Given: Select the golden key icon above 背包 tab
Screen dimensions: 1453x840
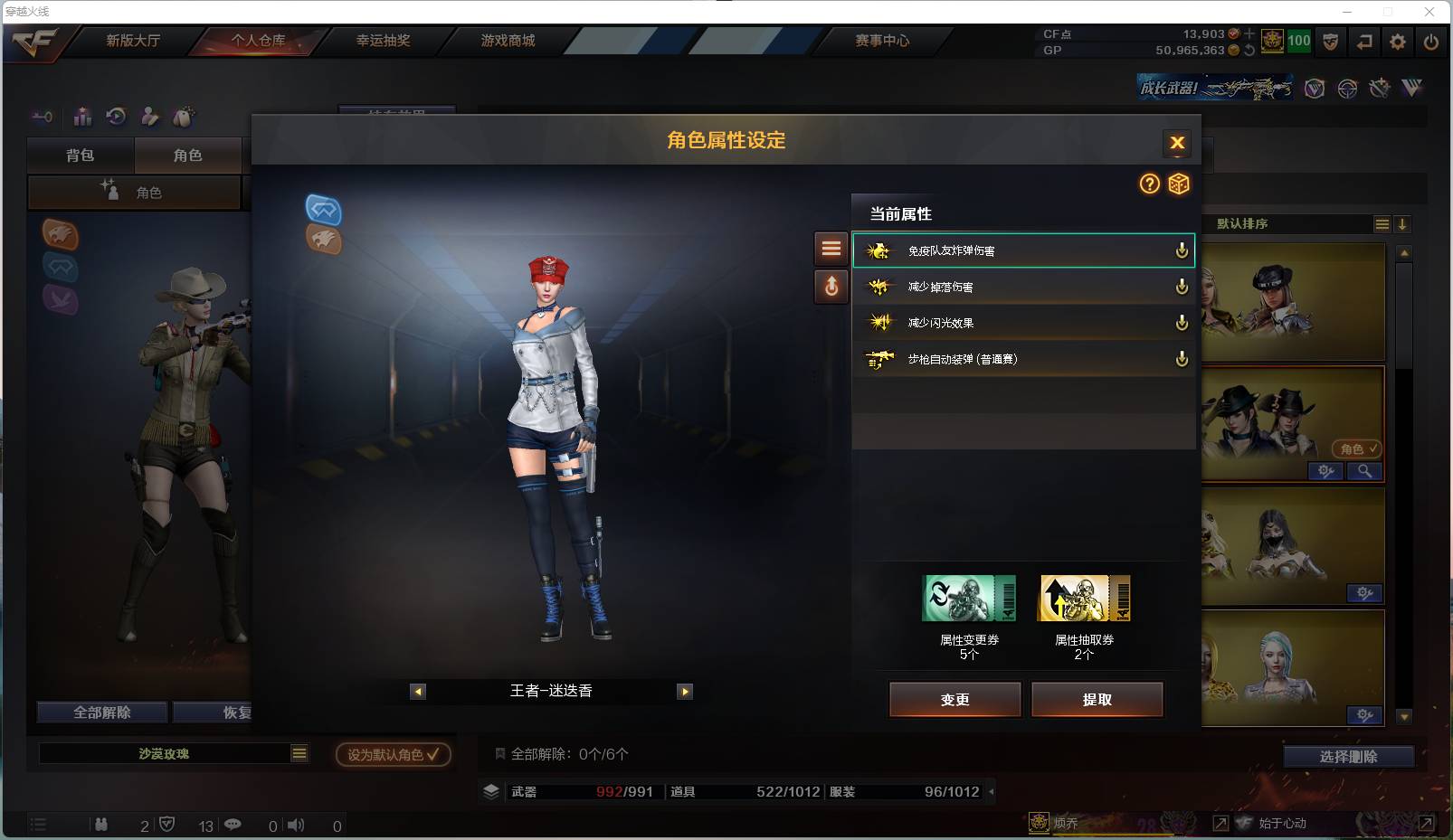Looking at the screenshot, I should (x=41, y=116).
